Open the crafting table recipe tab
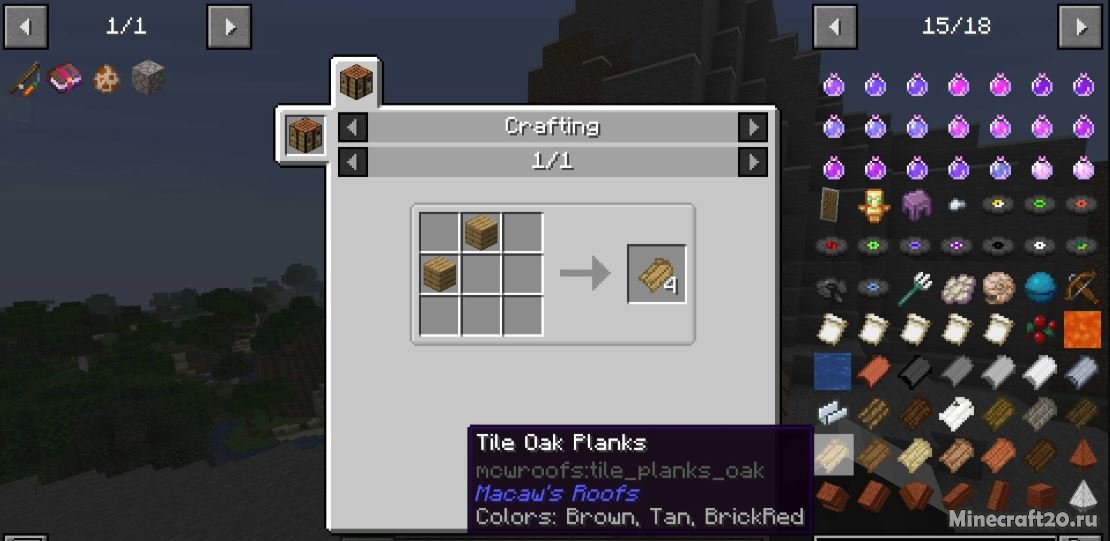This screenshot has width=1110, height=541. coord(356,82)
